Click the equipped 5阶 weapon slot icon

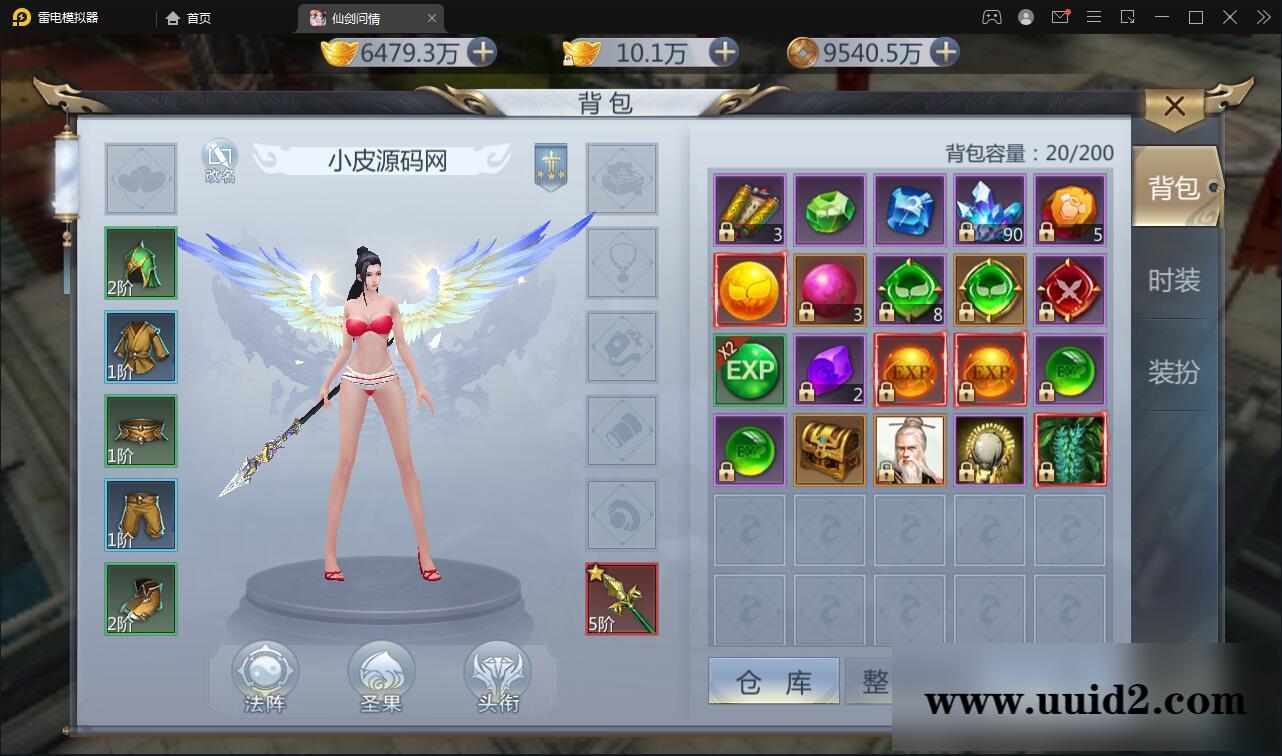pyautogui.click(x=621, y=599)
